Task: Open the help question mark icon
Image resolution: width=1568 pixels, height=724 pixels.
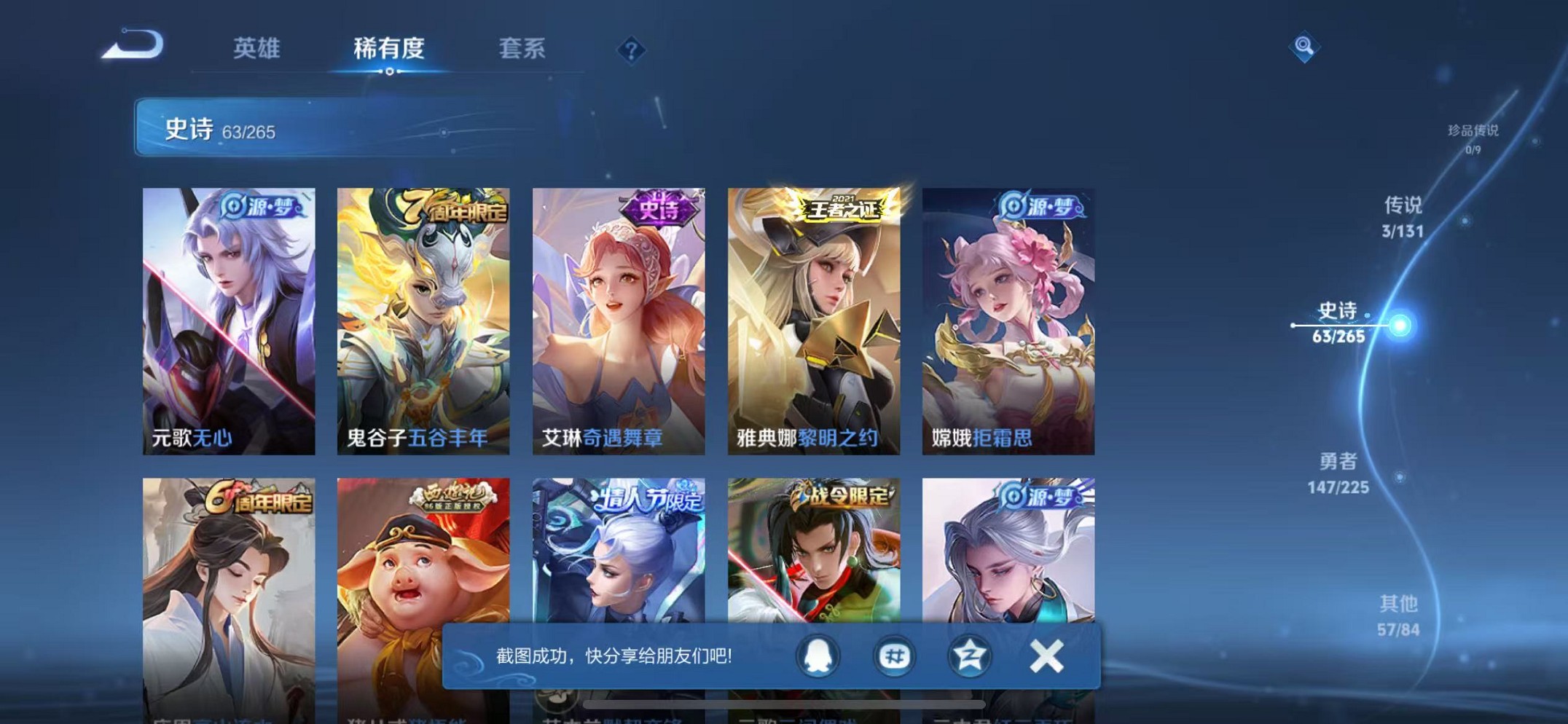Action: pos(631,49)
